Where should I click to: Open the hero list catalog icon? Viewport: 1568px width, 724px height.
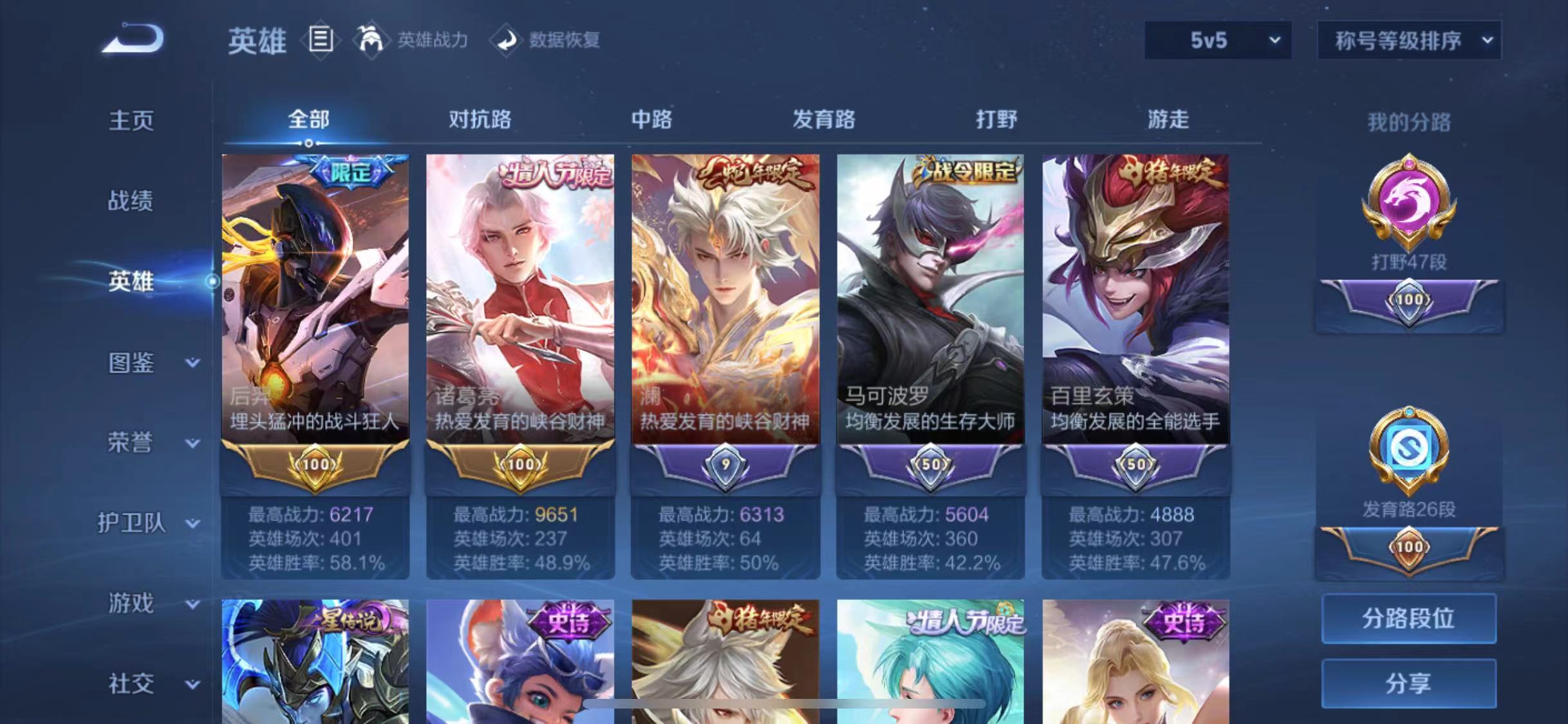320,40
